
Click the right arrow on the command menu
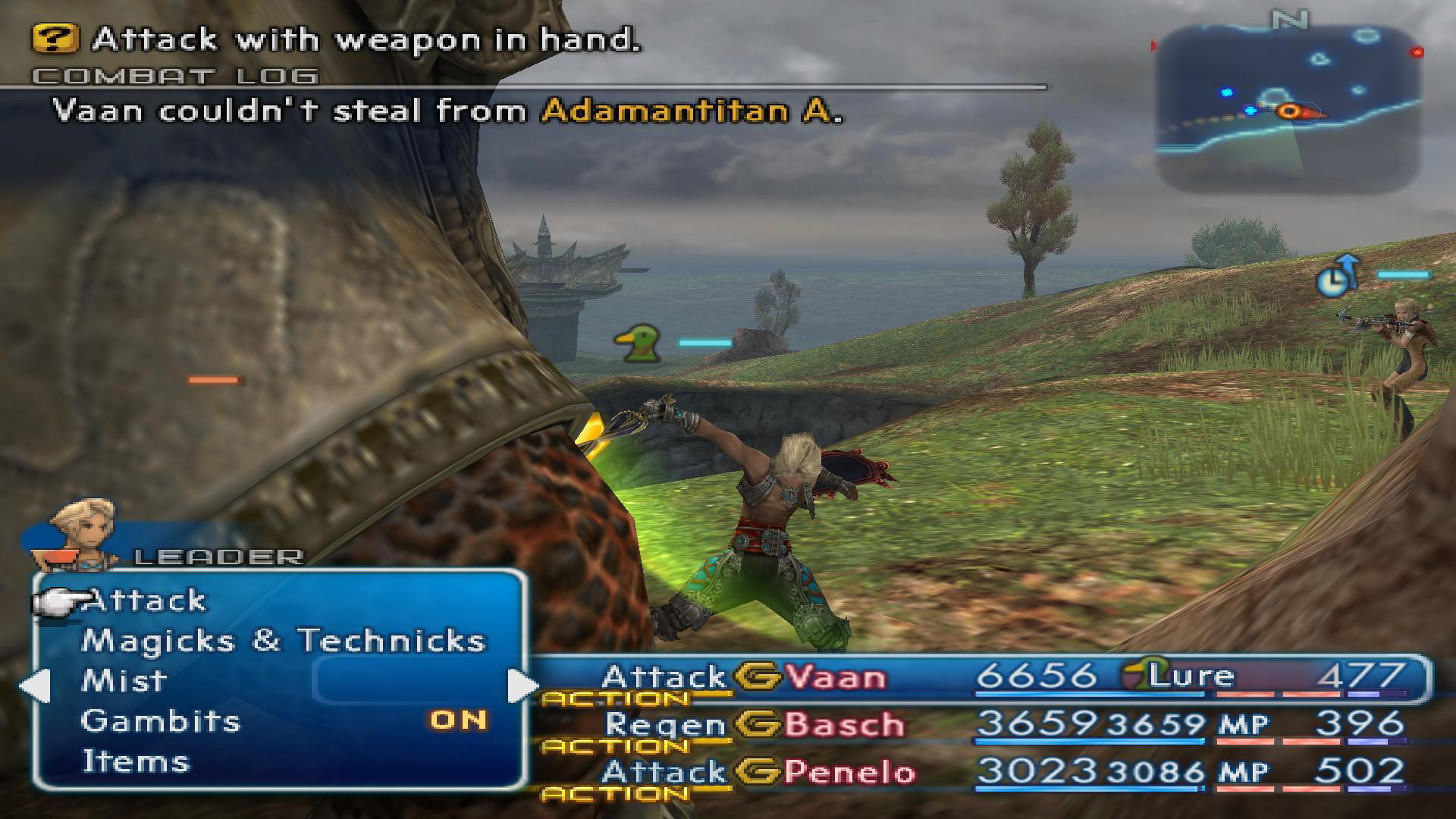522,686
